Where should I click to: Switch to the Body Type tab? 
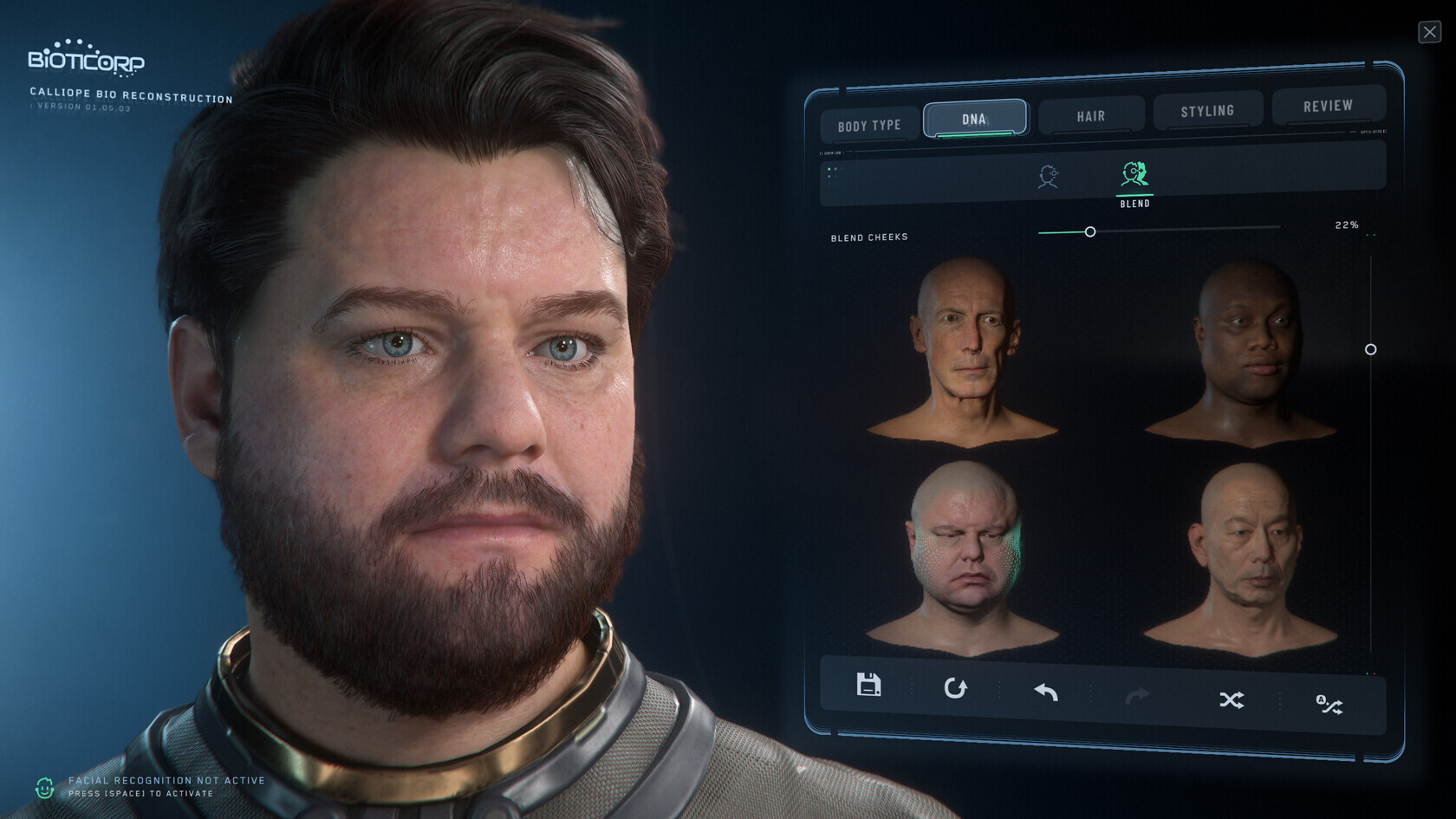[x=869, y=126]
